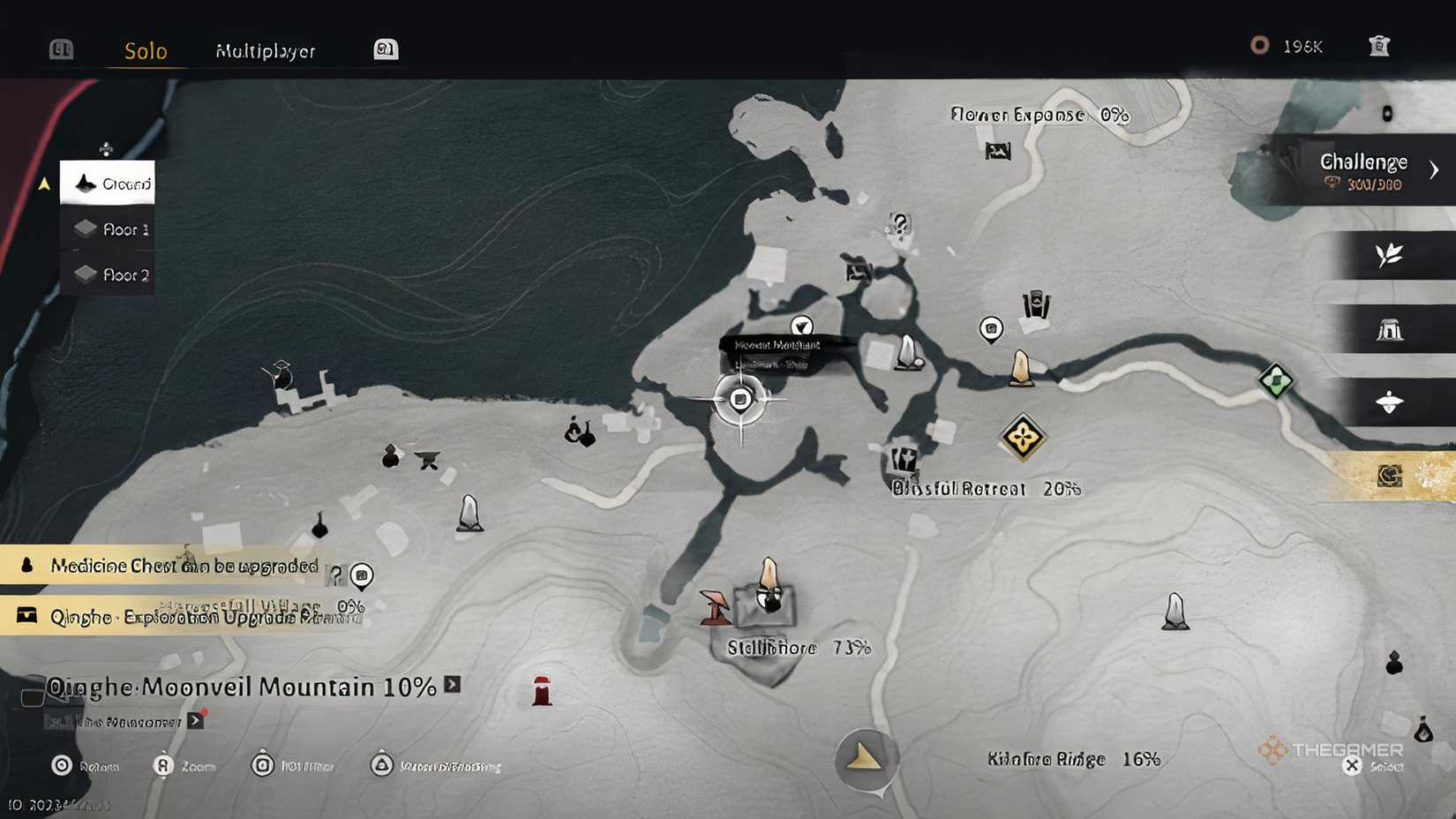The height and width of the screenshot is (819, 1456).
Task: Expand the Challenge panel chevron
Action: pyautogui.click(x=1434, y=170)
